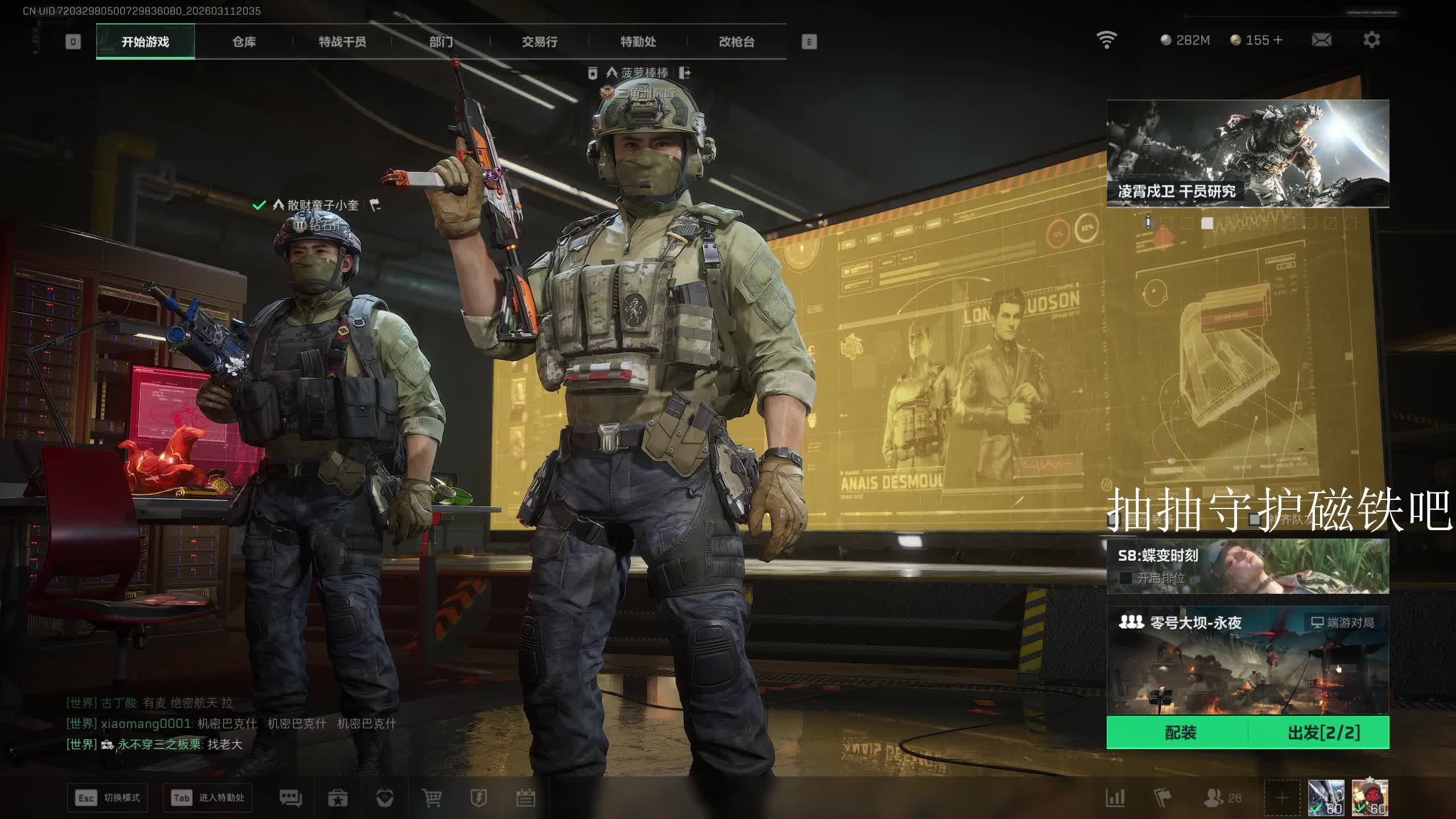Screen dimensions: 1456x819
Task: Open the settings gear icon
Action: (x=1371, y=40)
